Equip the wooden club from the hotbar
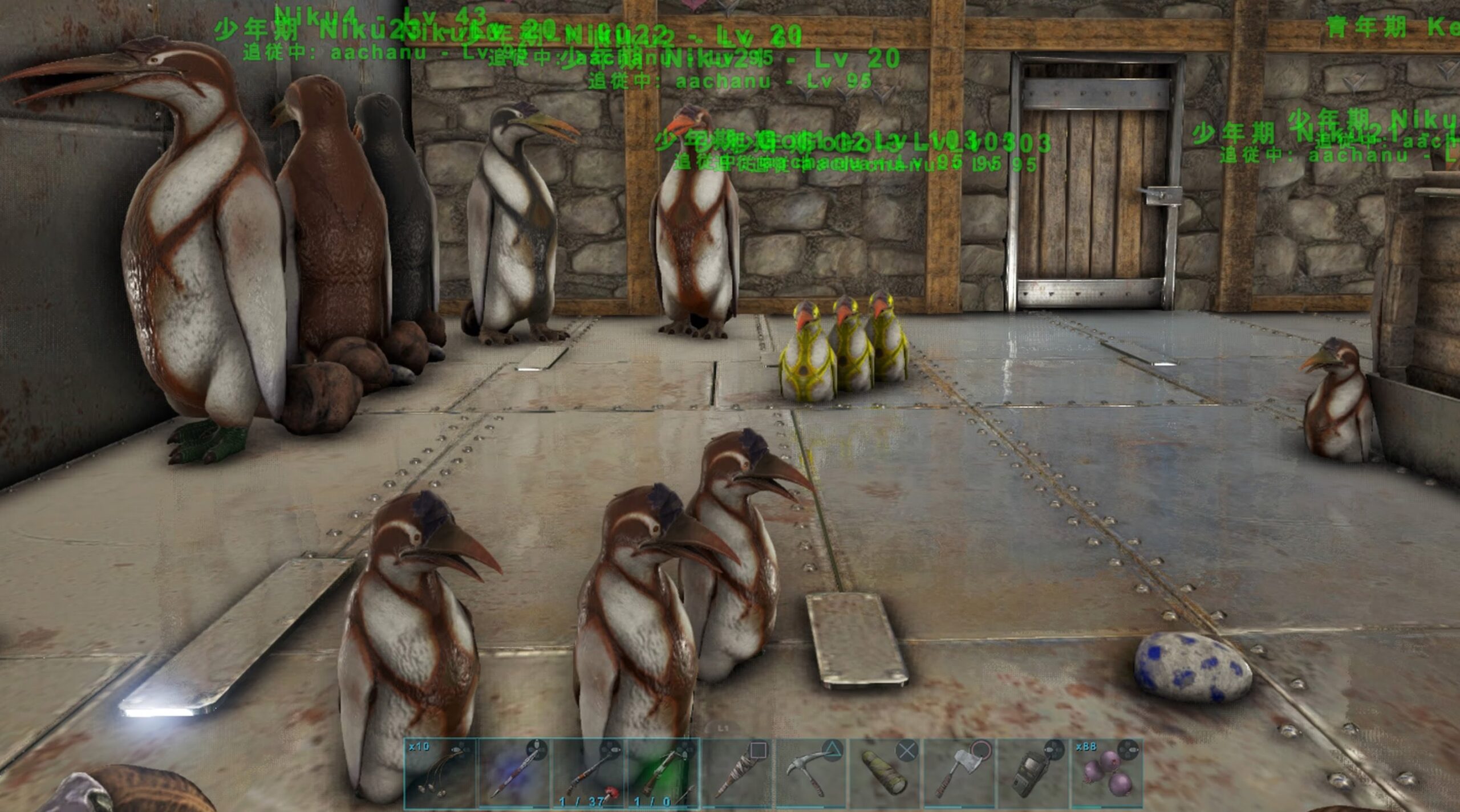 coord(737,773)
